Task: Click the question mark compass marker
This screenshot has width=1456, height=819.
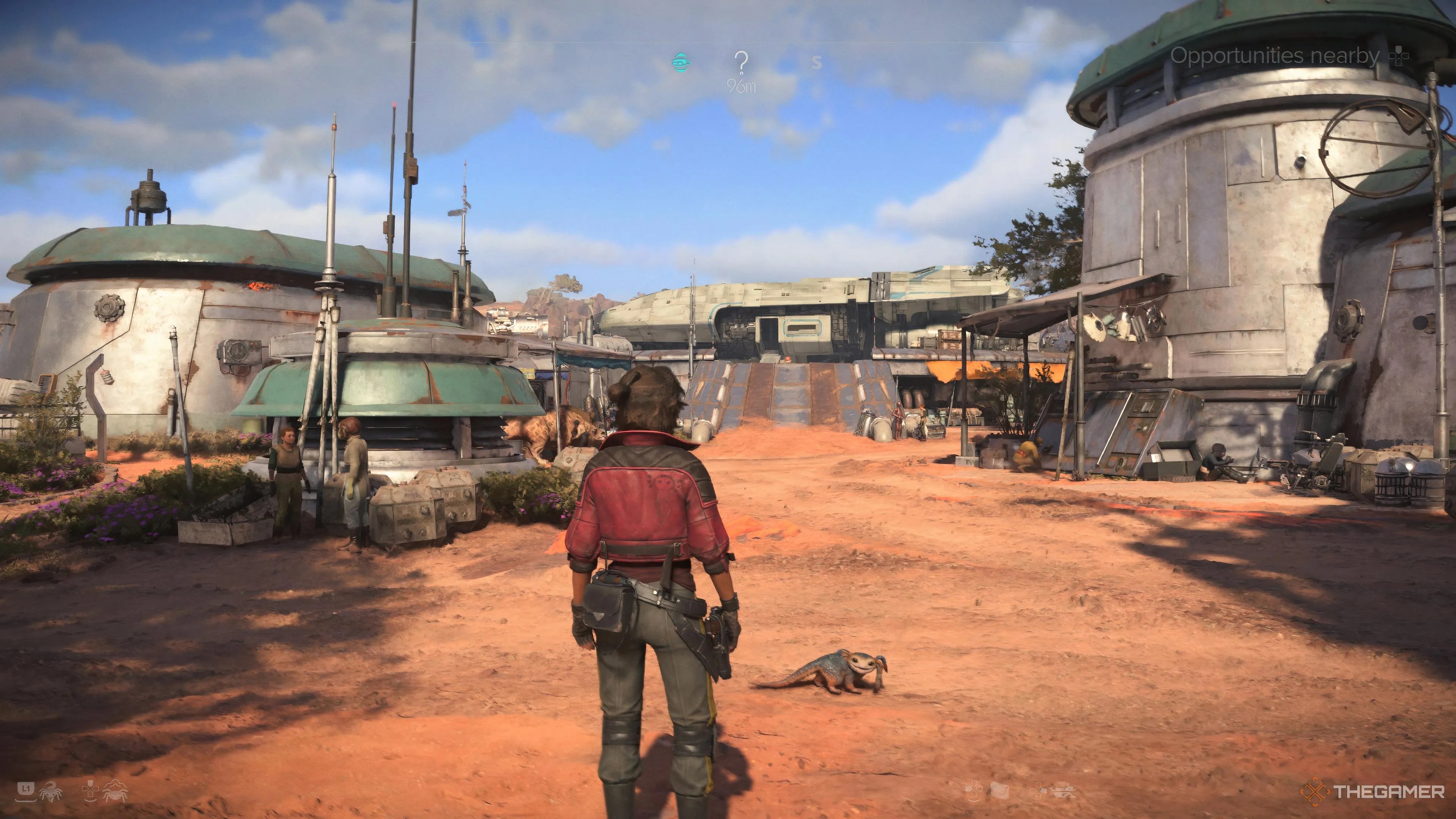Action: (741, 63)
